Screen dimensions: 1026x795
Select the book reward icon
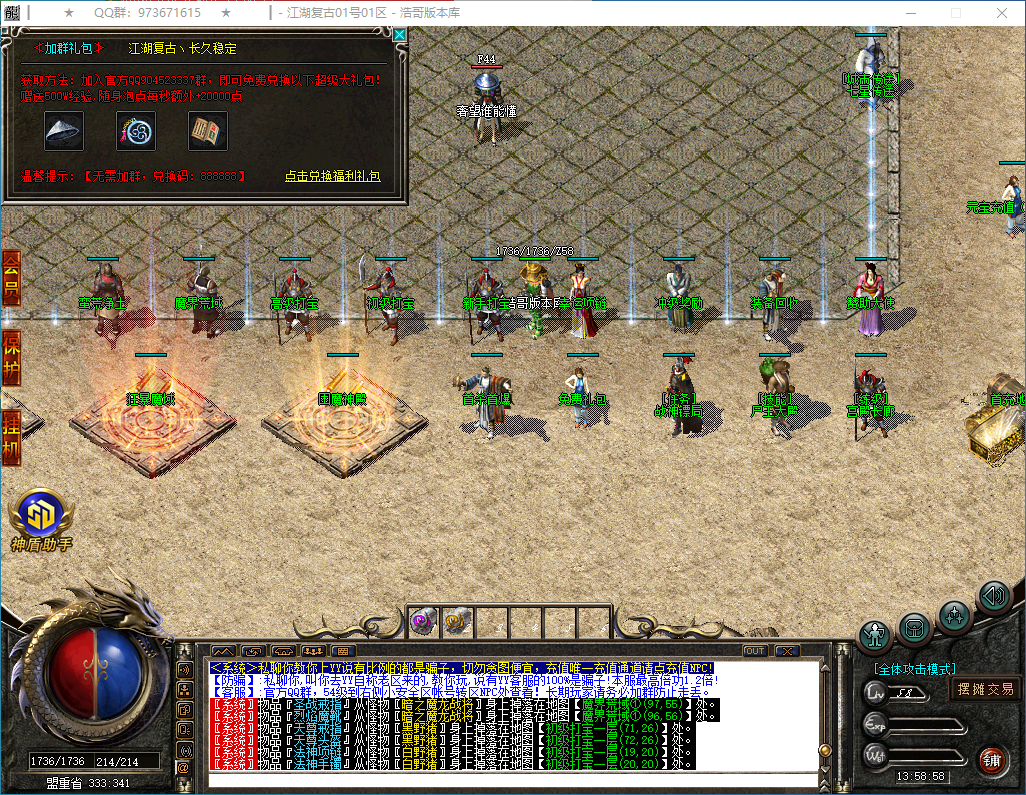point(208,130)
